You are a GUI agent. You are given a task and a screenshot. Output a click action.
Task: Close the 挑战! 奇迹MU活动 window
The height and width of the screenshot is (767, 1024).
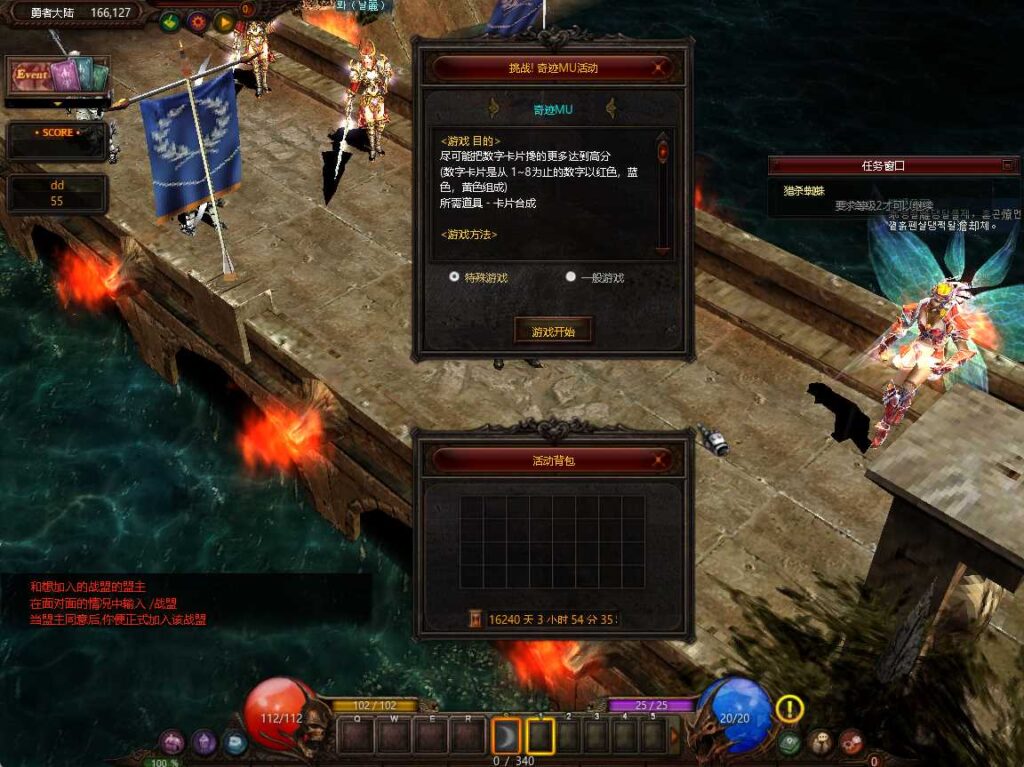(658, 68)
